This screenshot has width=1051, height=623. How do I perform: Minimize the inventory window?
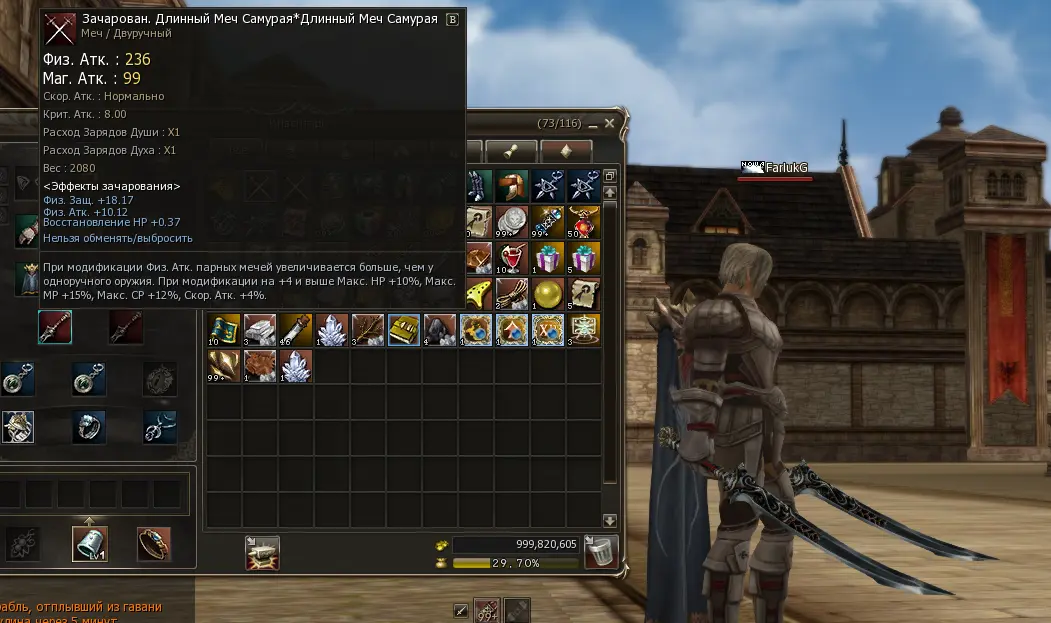tap(593, 124)
